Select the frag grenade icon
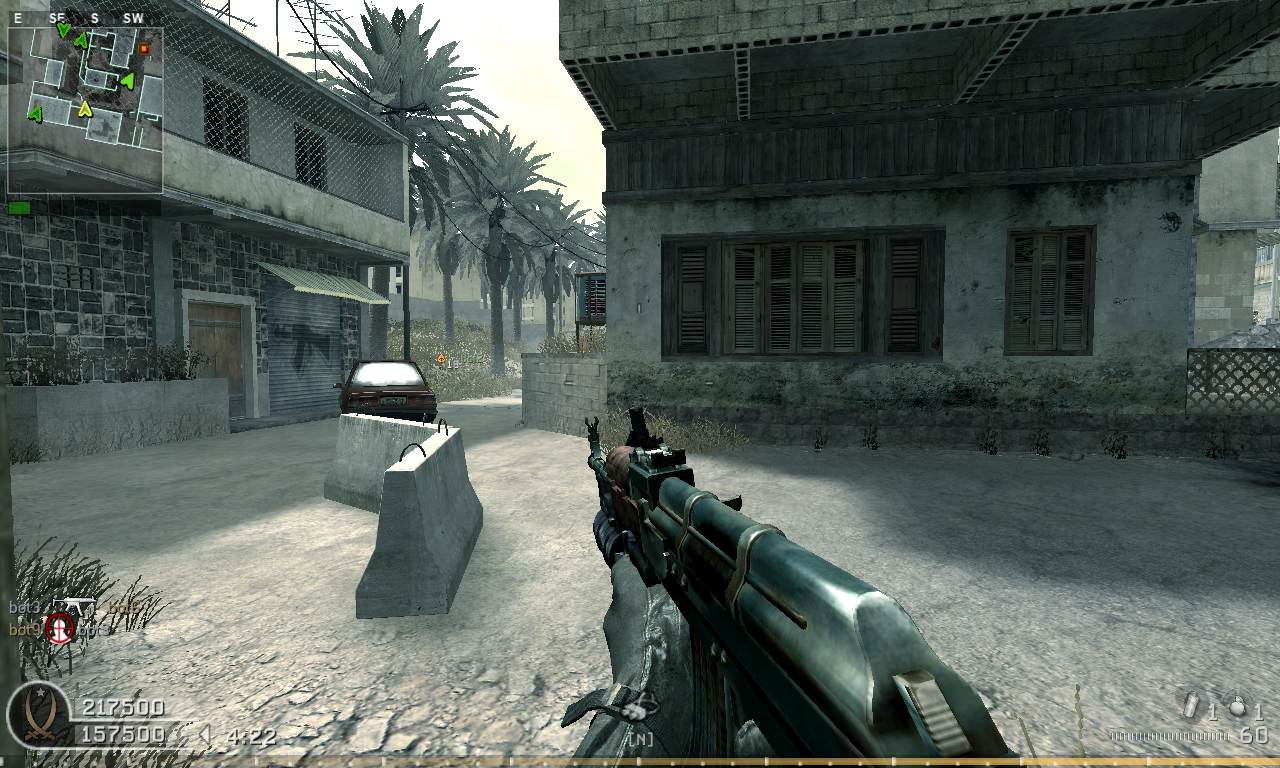The image size is (1280, 768). tap(1238, 706)
